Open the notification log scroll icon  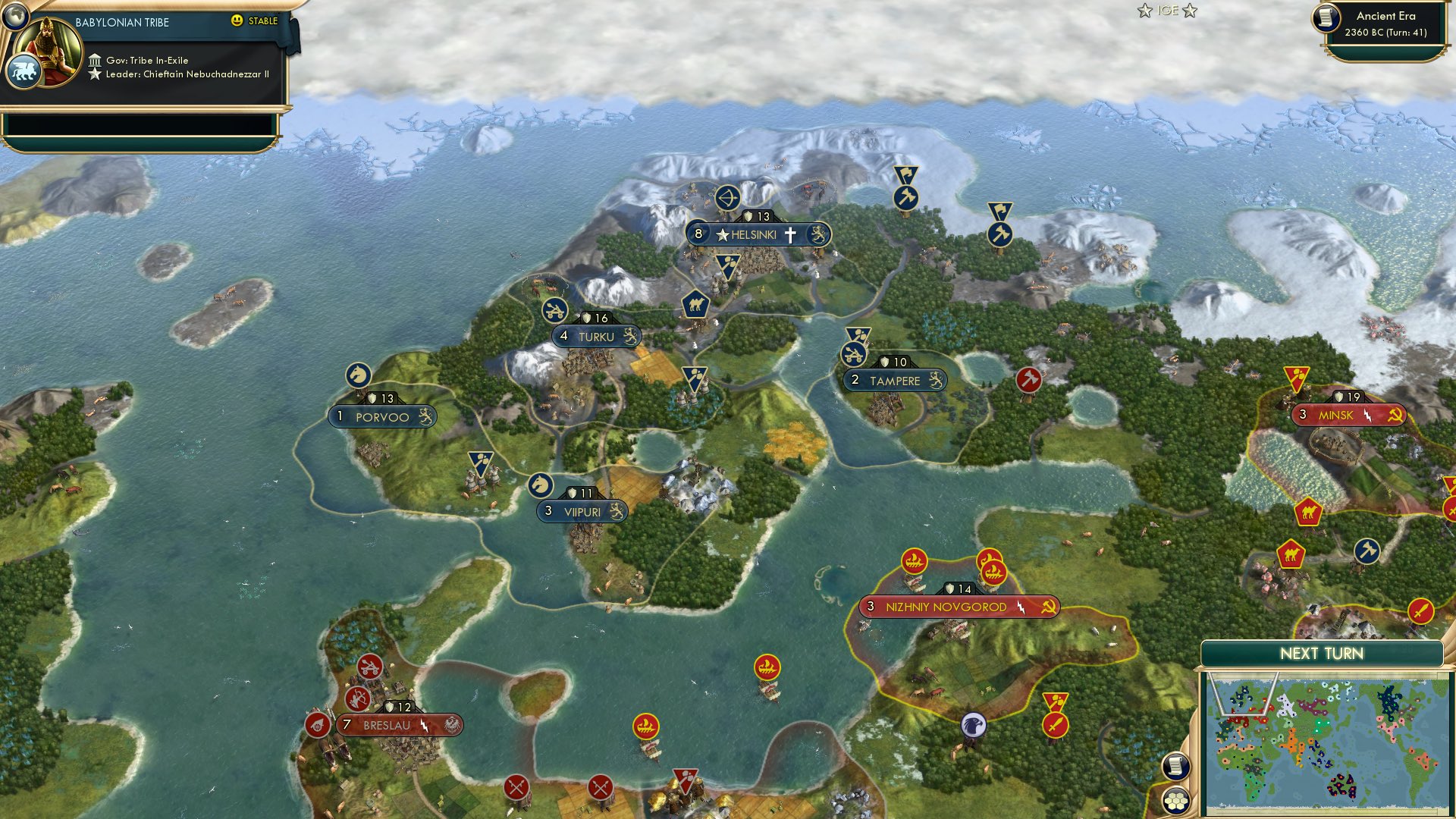tap(1176, 765)
